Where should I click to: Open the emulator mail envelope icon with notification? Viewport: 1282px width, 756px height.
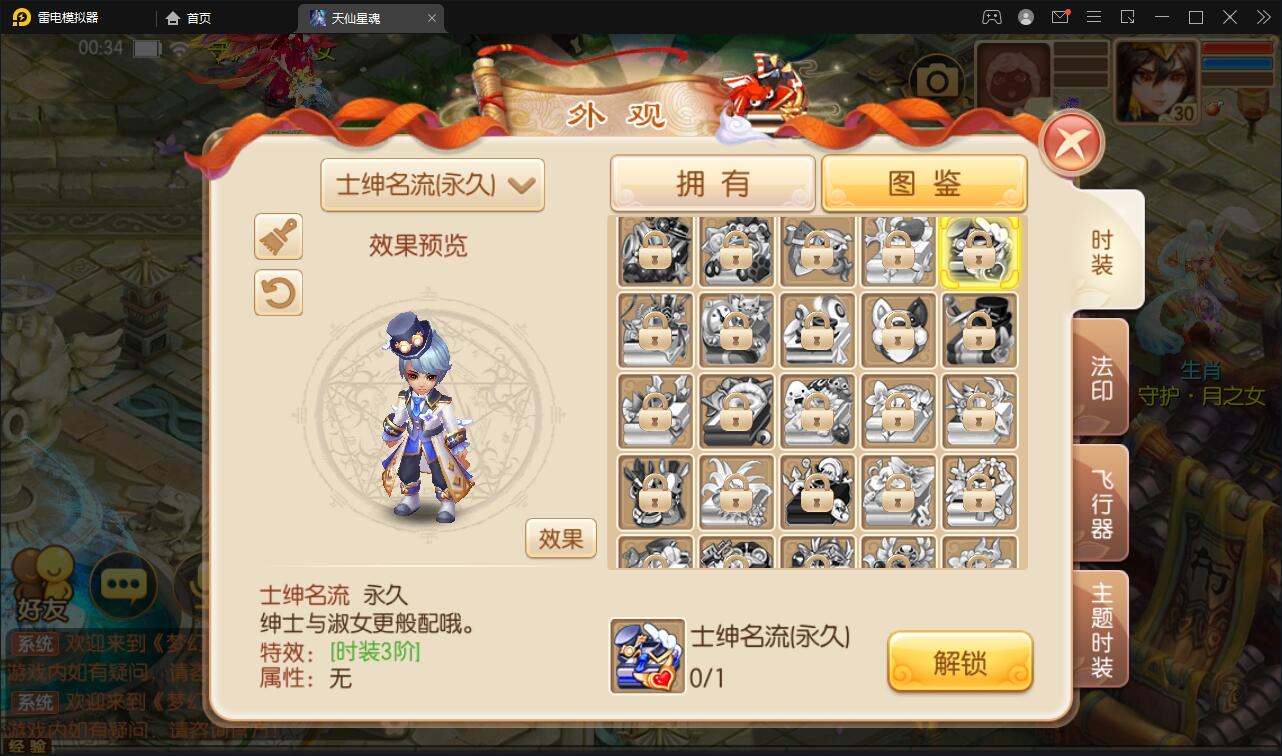coord(1060,17)
